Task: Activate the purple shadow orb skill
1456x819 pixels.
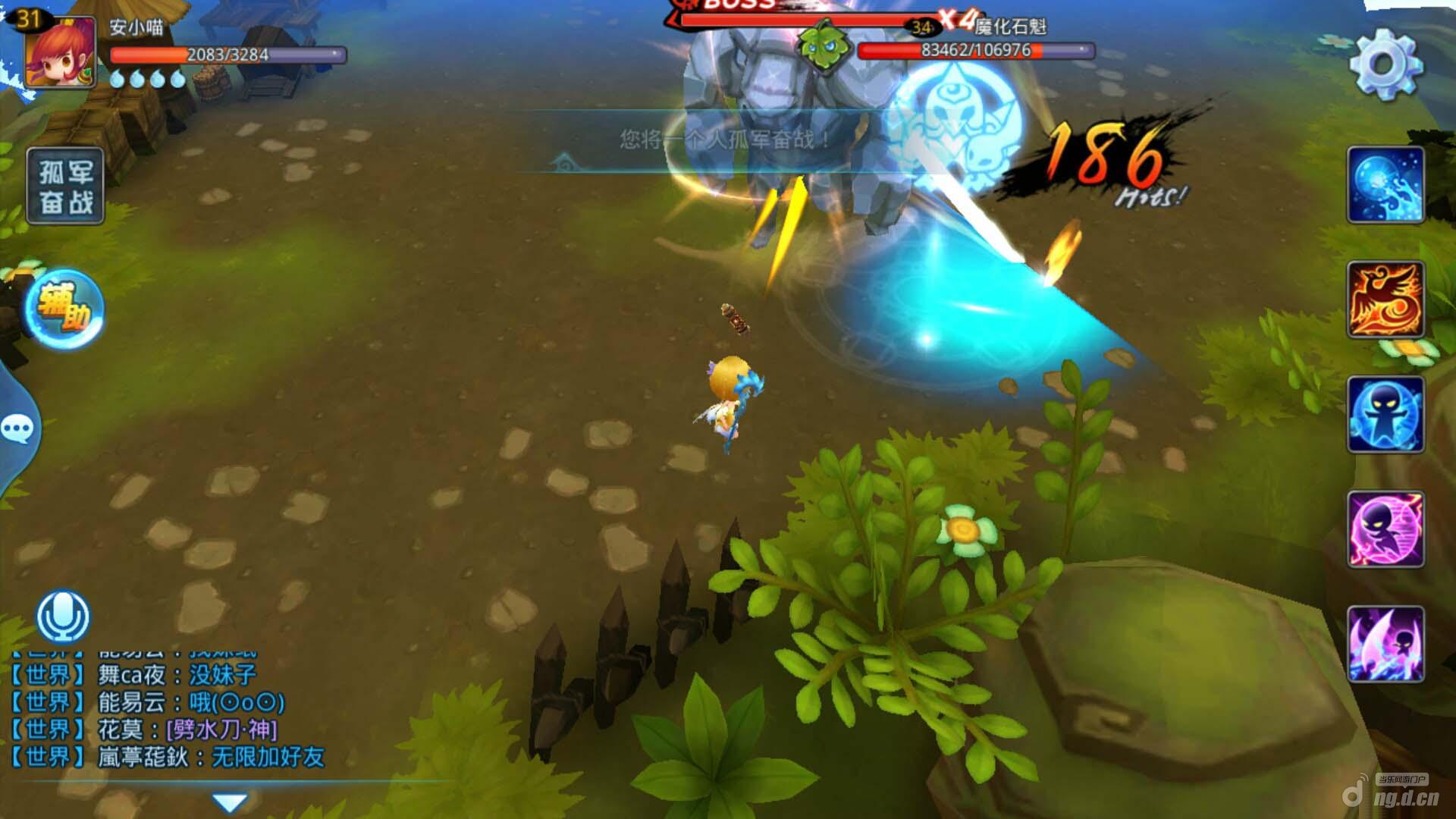Action: [x=1385, y=529]
